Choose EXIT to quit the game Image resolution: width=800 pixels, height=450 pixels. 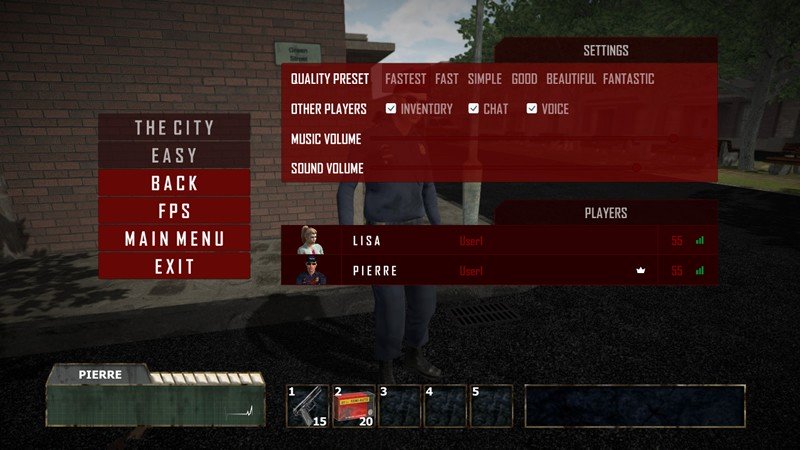(x=174, y=267)
